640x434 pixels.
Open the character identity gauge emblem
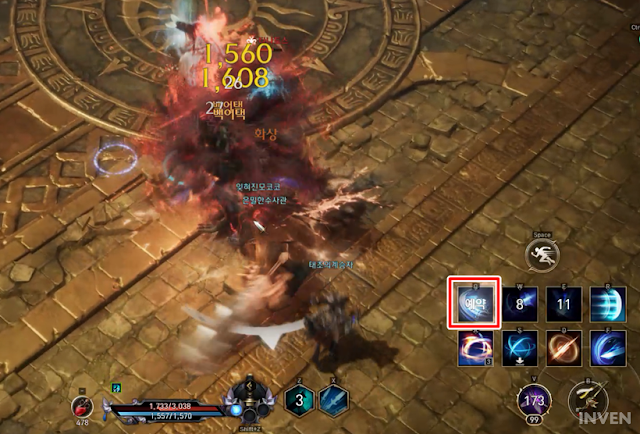click(246, 397)
